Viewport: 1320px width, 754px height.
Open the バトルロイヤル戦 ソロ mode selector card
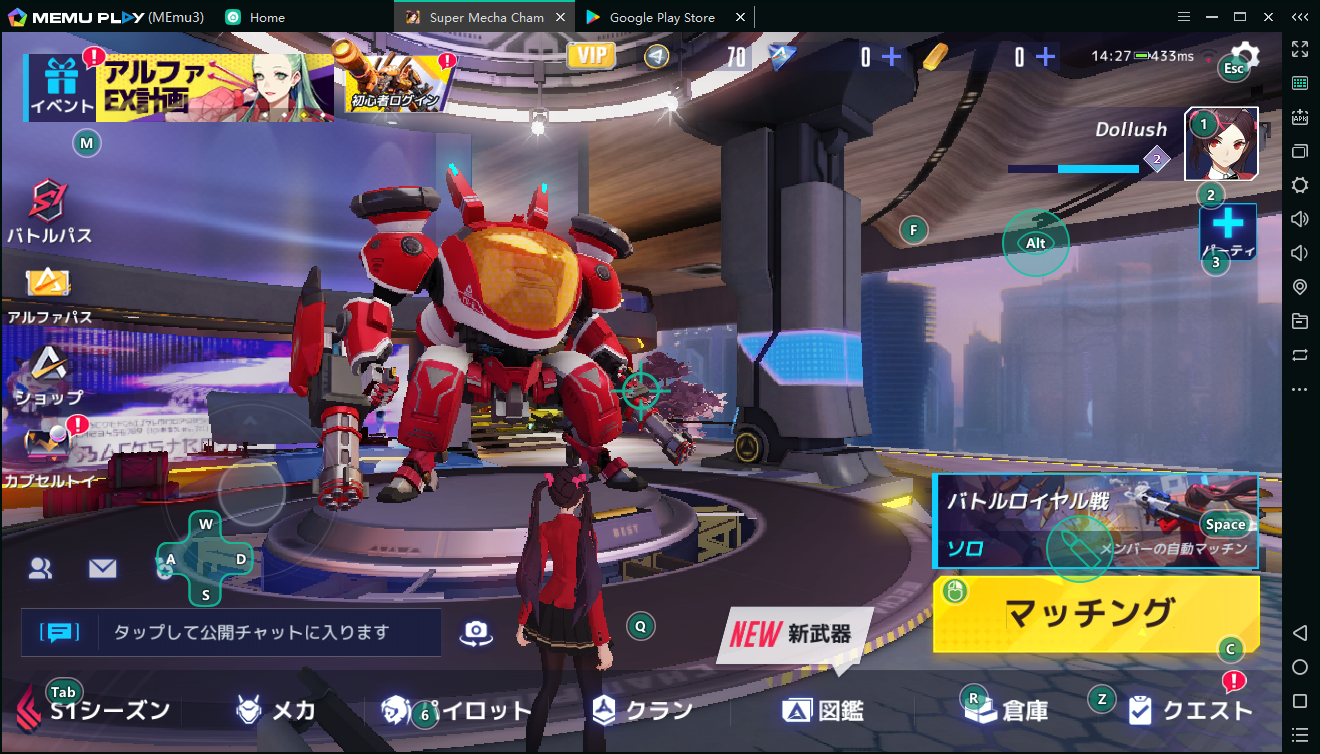pyautogui.click(x=1095, y=521)
